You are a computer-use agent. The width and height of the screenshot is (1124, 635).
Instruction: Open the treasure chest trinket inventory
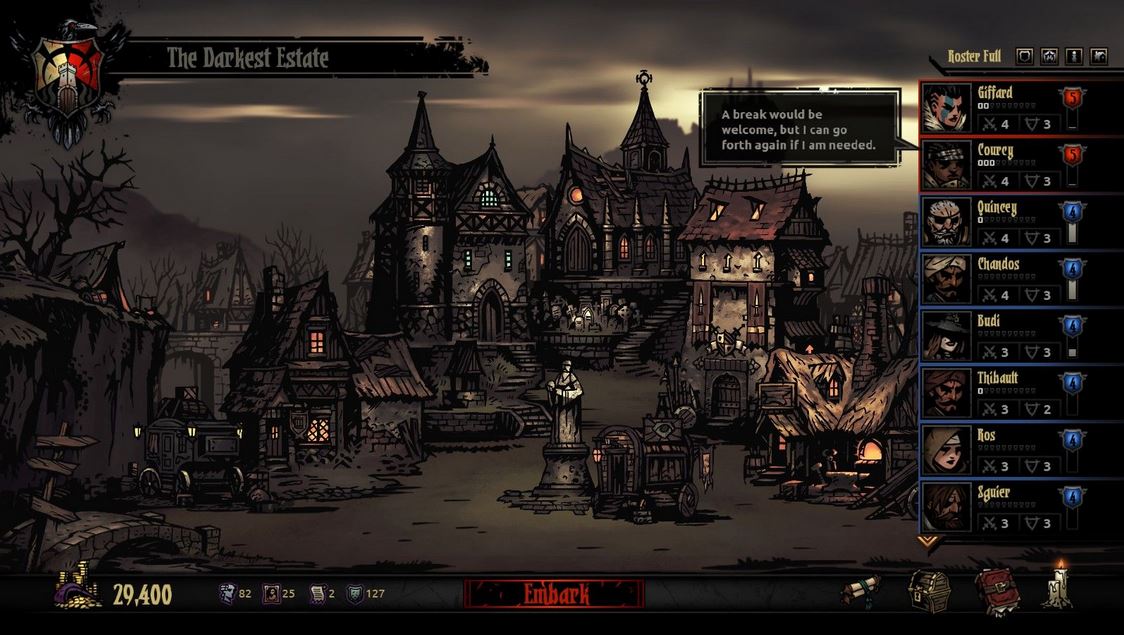click(928, 590)
